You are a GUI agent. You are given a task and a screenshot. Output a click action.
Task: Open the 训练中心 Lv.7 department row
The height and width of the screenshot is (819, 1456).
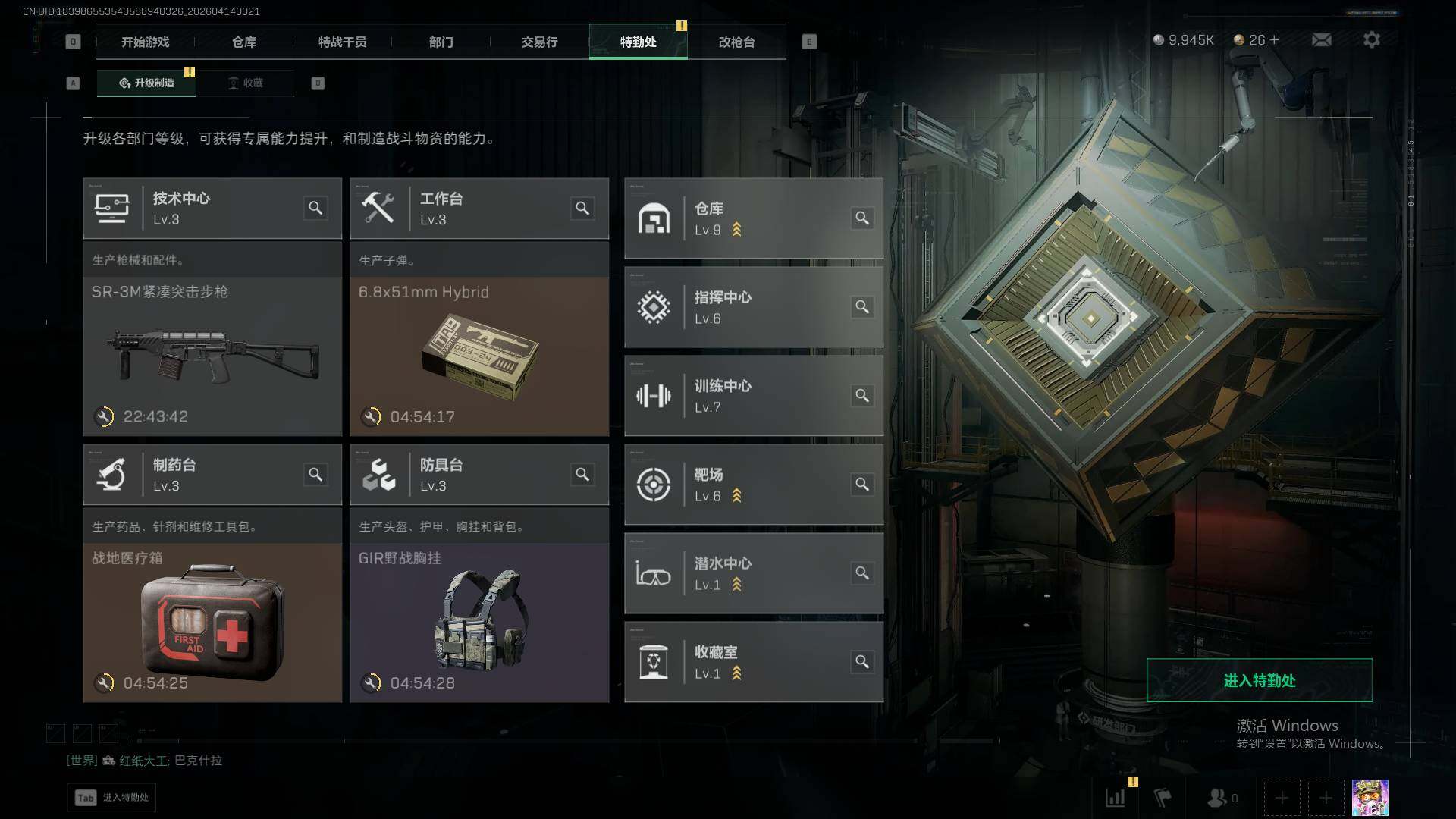click(x=753, y=396)
